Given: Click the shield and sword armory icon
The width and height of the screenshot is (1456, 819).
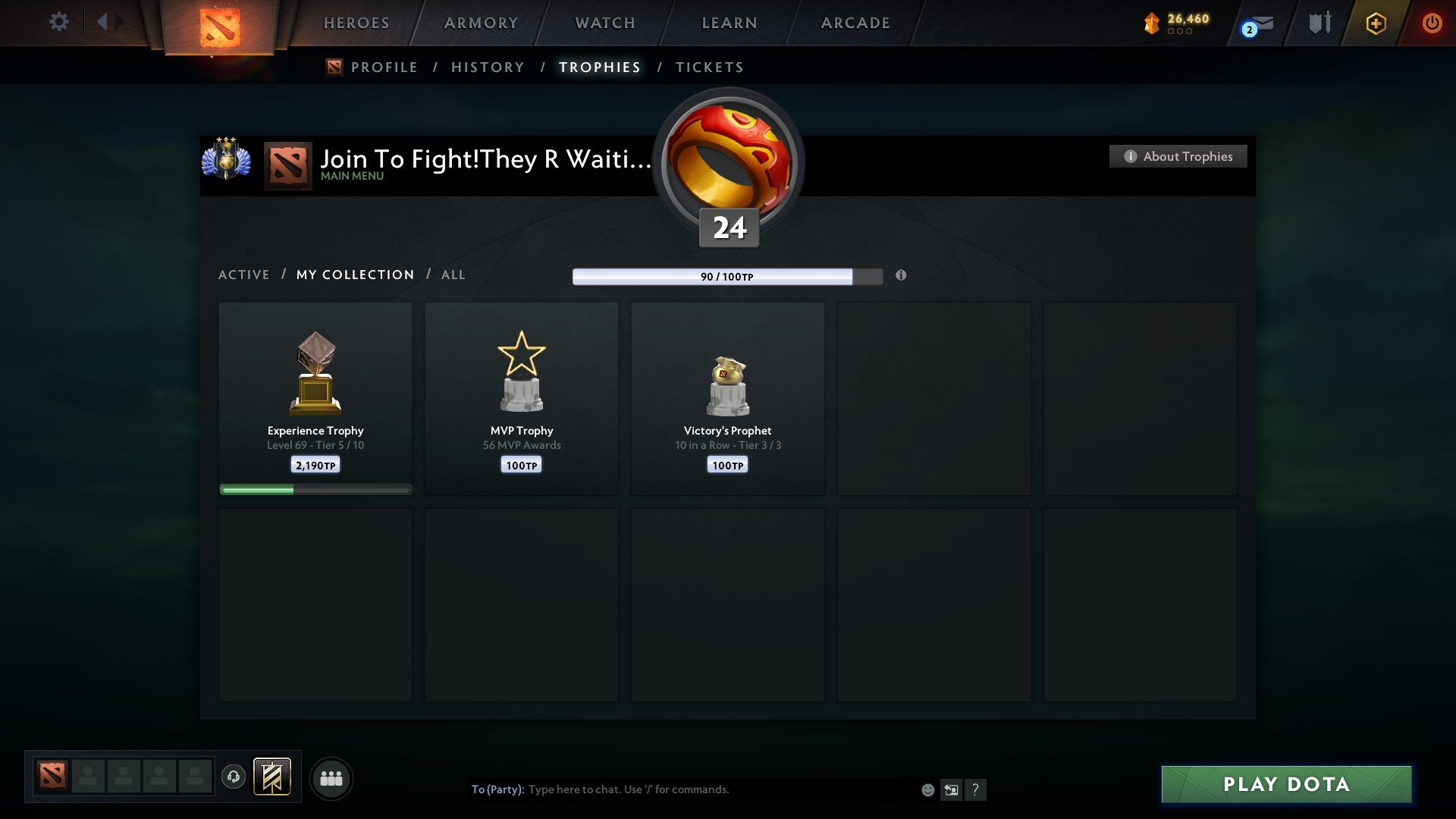Looking at the screenshot, I should click(1319, 23).
